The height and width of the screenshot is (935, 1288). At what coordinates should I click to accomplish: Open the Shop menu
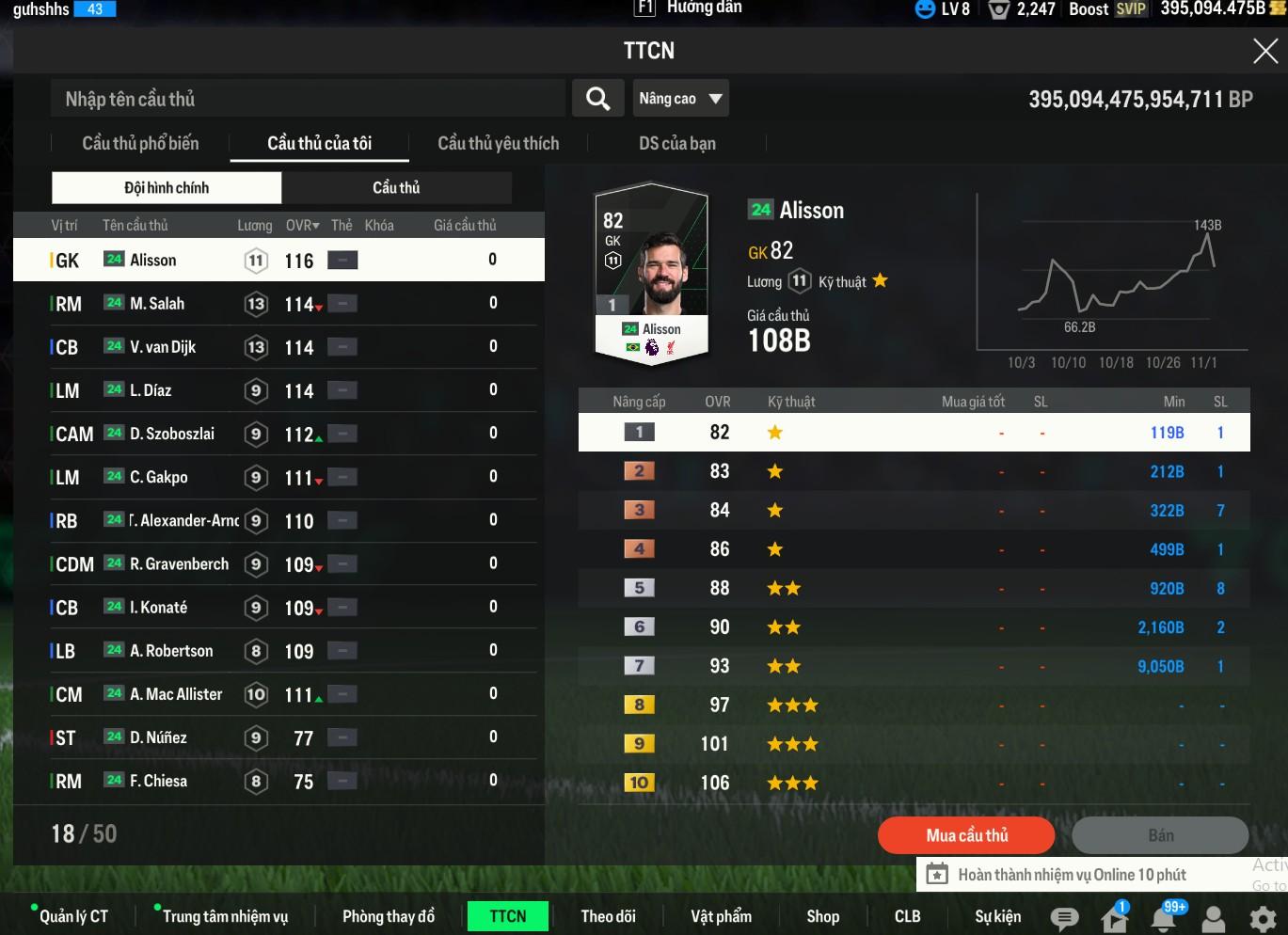coord(822,916)
